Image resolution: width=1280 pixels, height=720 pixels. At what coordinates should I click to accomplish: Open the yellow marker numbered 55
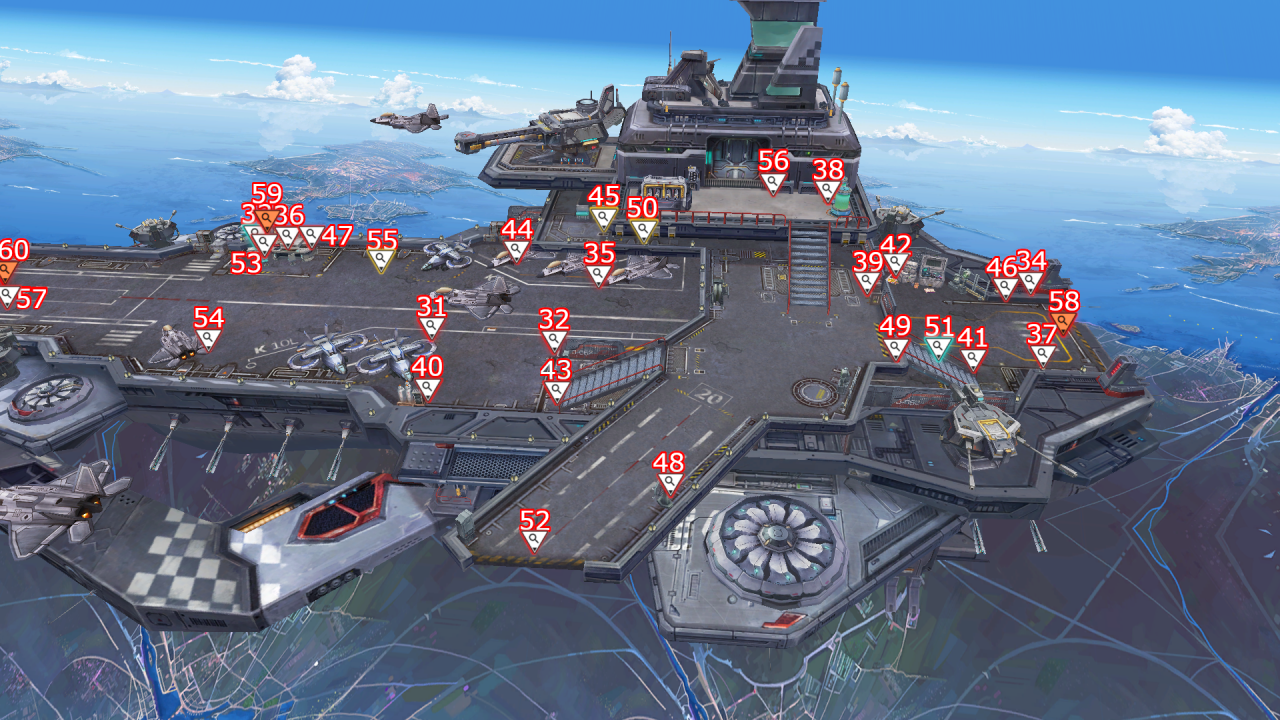point(381,260)
